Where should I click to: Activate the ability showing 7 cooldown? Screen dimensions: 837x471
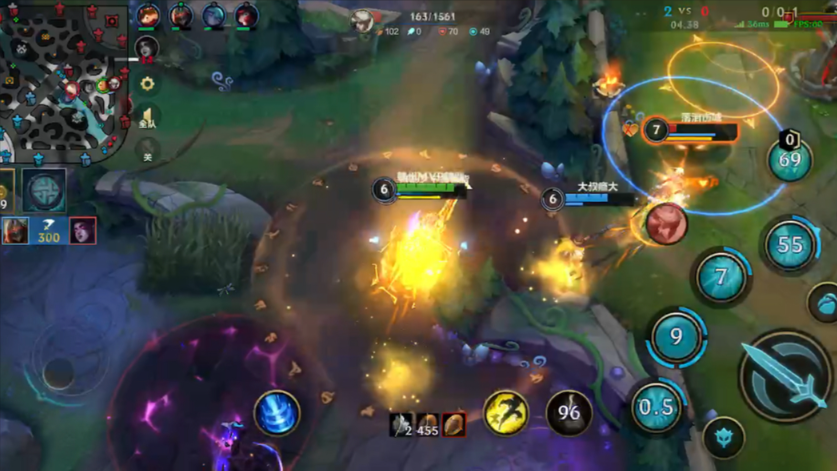[x=721, y=276]
